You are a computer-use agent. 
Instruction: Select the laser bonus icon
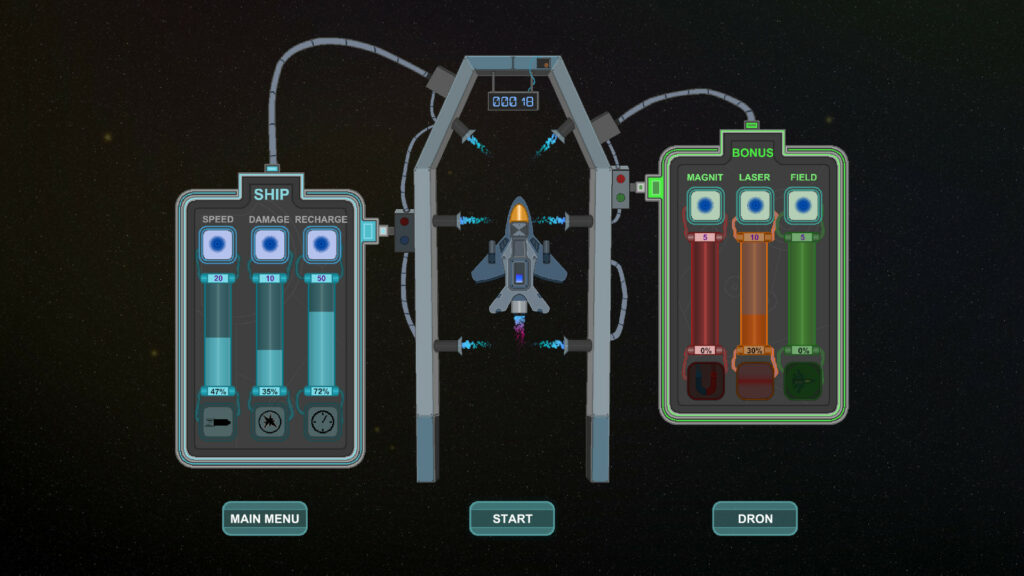(x=755, y=381)
